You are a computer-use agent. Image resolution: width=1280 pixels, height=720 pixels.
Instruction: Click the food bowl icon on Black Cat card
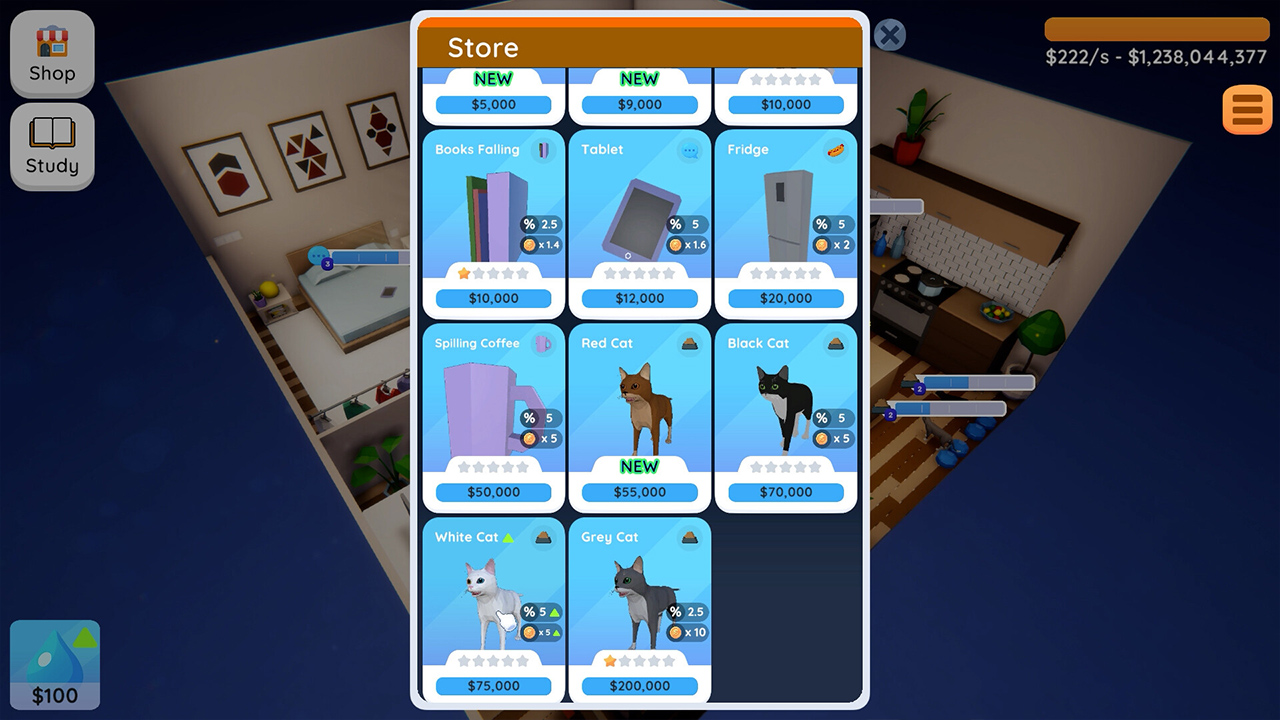(x=835, y=344)
